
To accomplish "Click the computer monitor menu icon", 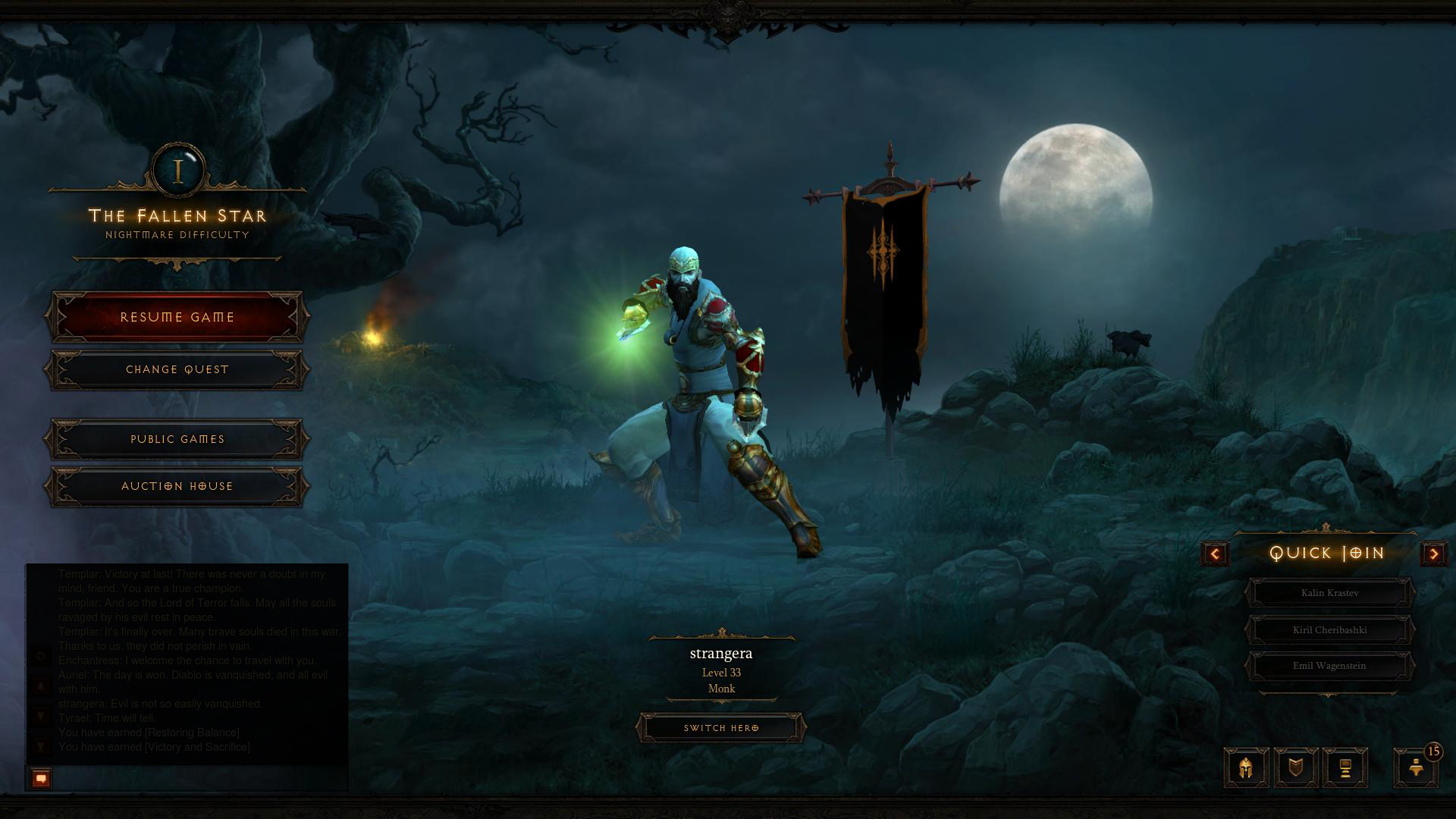I will pos(1345,768).
